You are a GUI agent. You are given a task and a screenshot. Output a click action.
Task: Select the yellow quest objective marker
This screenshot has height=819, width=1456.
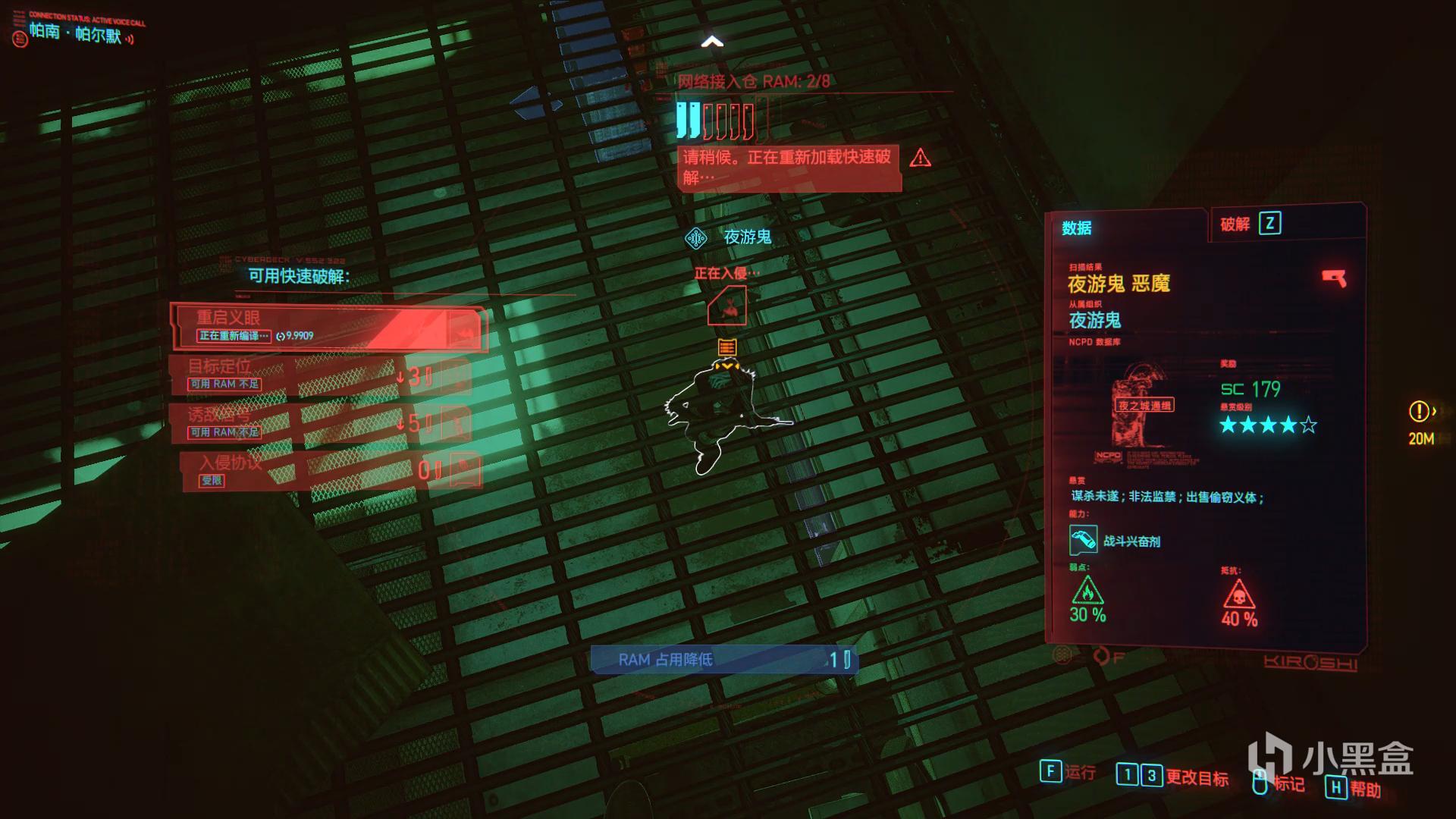tap(1420, 412)
